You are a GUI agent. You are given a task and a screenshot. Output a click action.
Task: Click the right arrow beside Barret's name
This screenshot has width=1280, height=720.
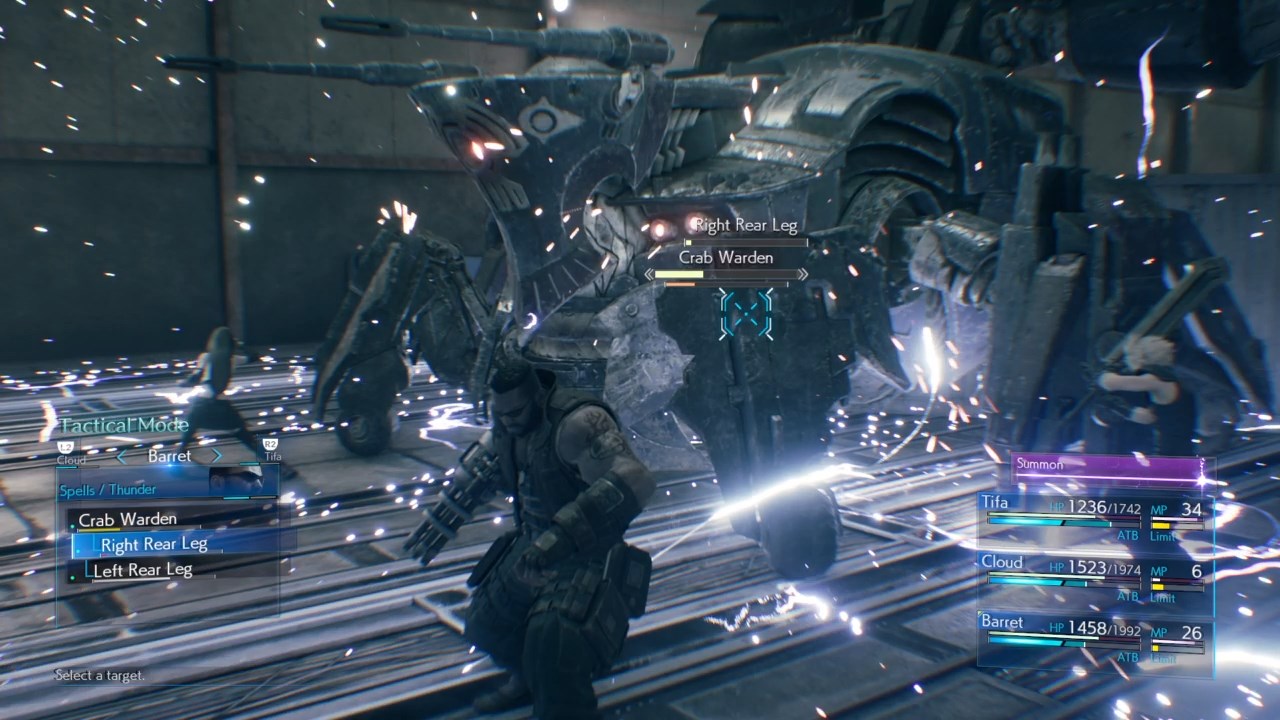click(x=215, y=456)
